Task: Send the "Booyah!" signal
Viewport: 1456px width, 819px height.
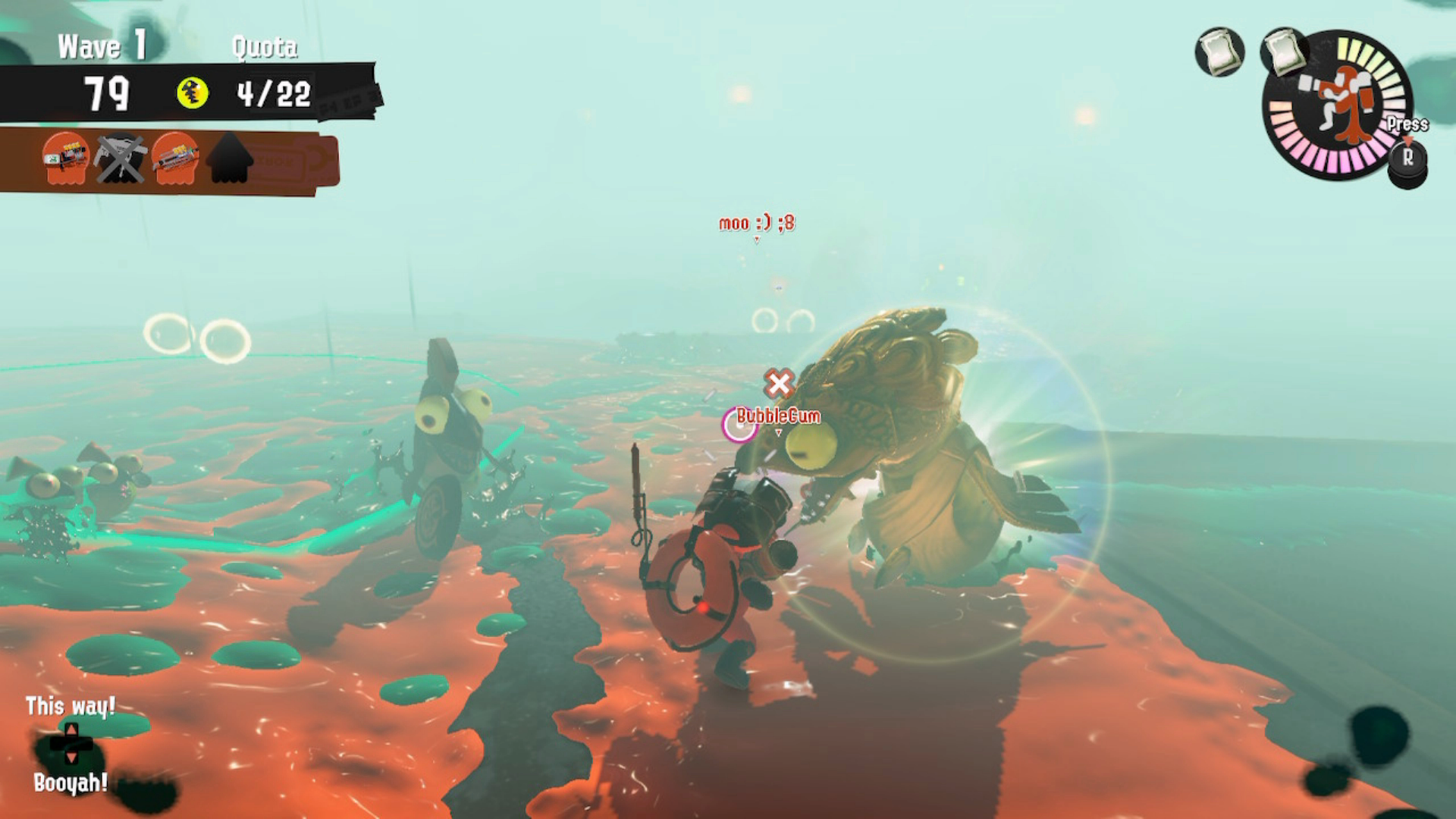Action: tap(71, 782)
